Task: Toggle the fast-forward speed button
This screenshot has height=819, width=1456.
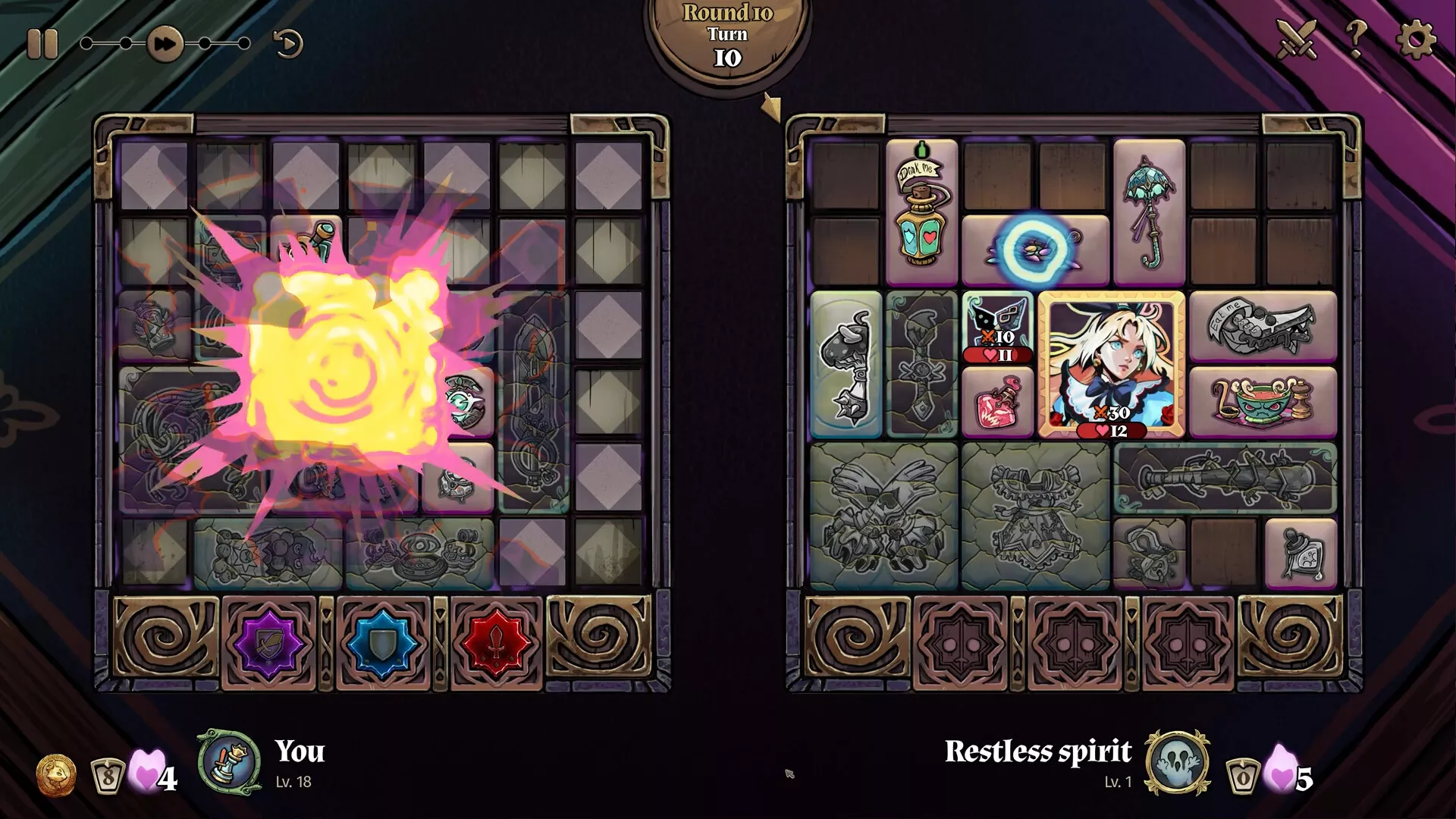Action: (165, 44)
